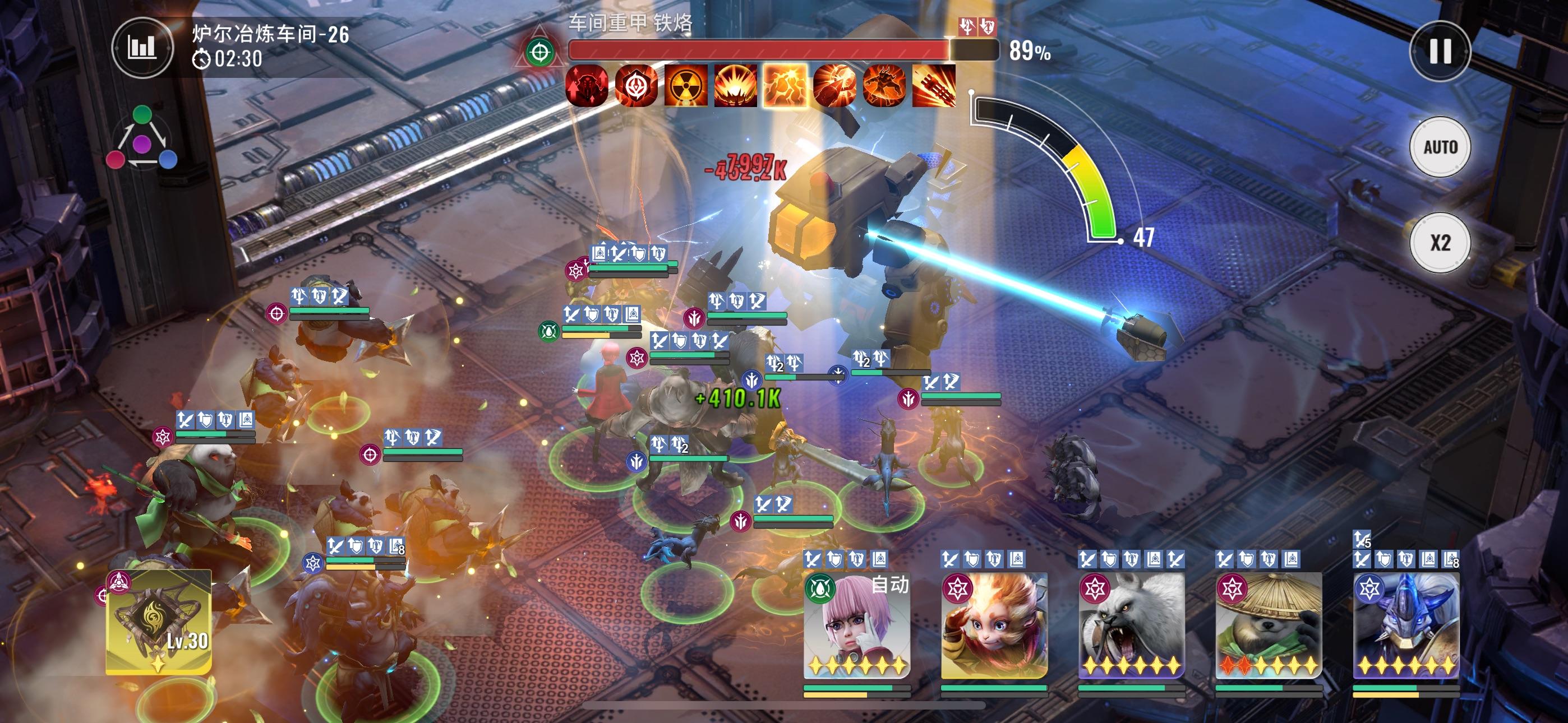1568x723 pixels.
Task: Inspect the boss red demon skull buff
Action: [587, 86]
